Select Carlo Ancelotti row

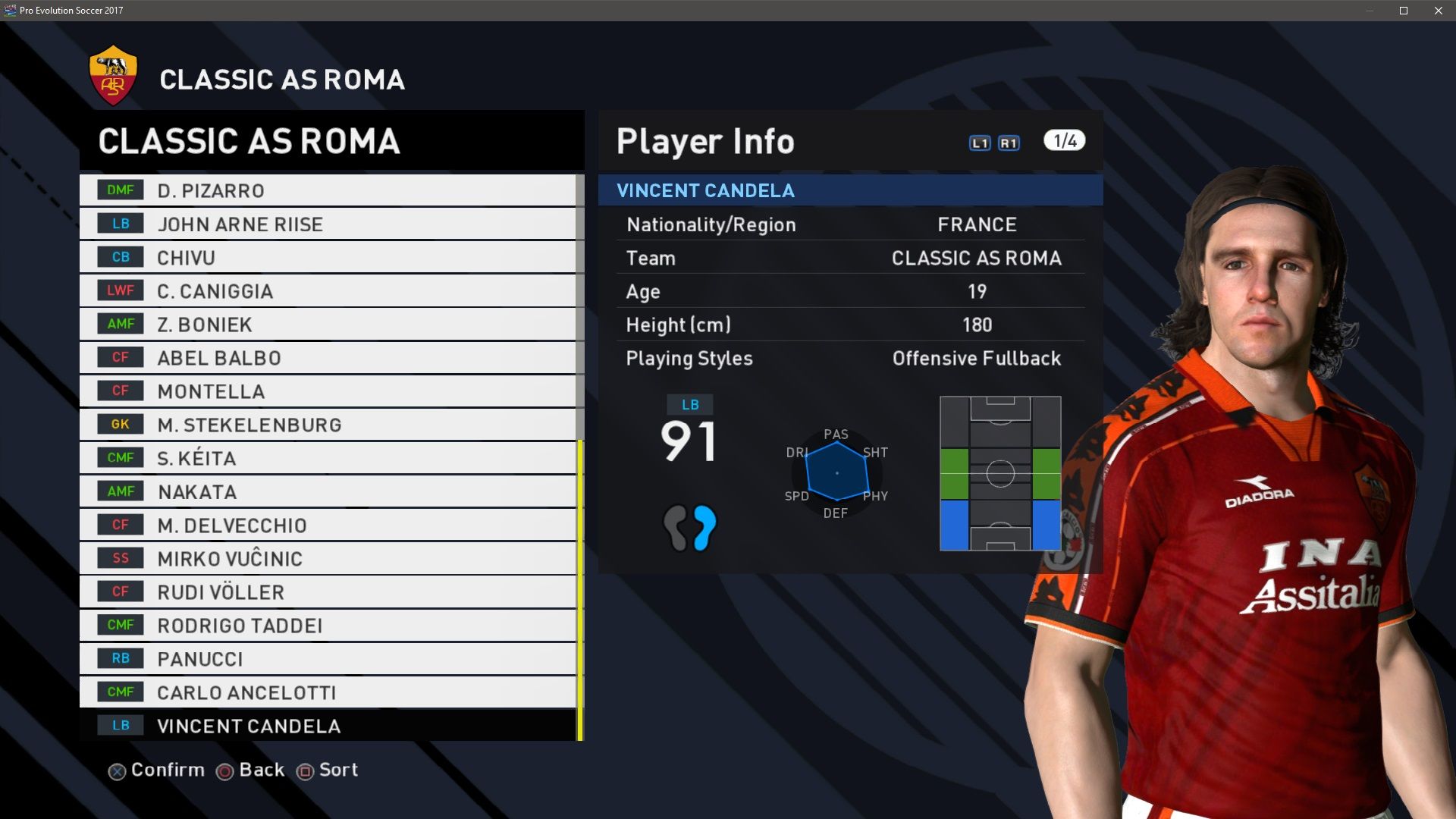[328, 692]
